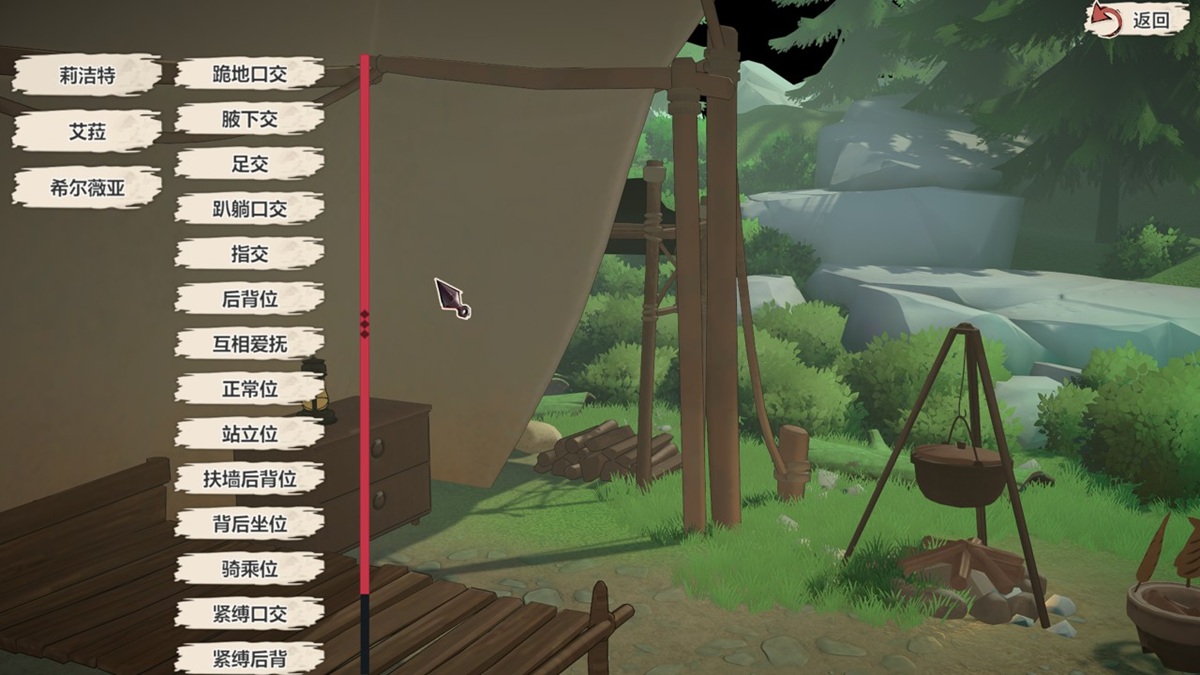Open the 站立位 list entry

[249, 434]
